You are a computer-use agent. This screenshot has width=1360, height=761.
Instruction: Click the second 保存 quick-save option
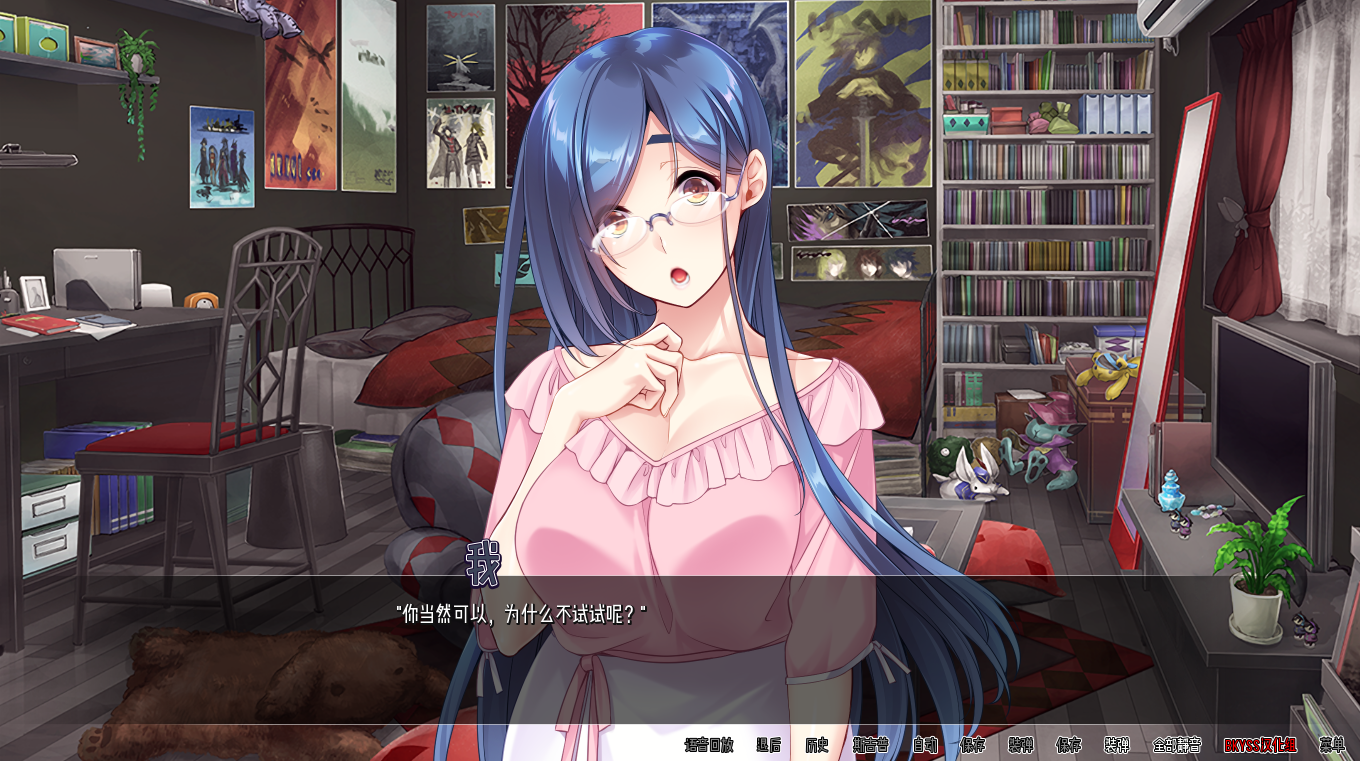pyautogui.click(x=1070, y=745)
